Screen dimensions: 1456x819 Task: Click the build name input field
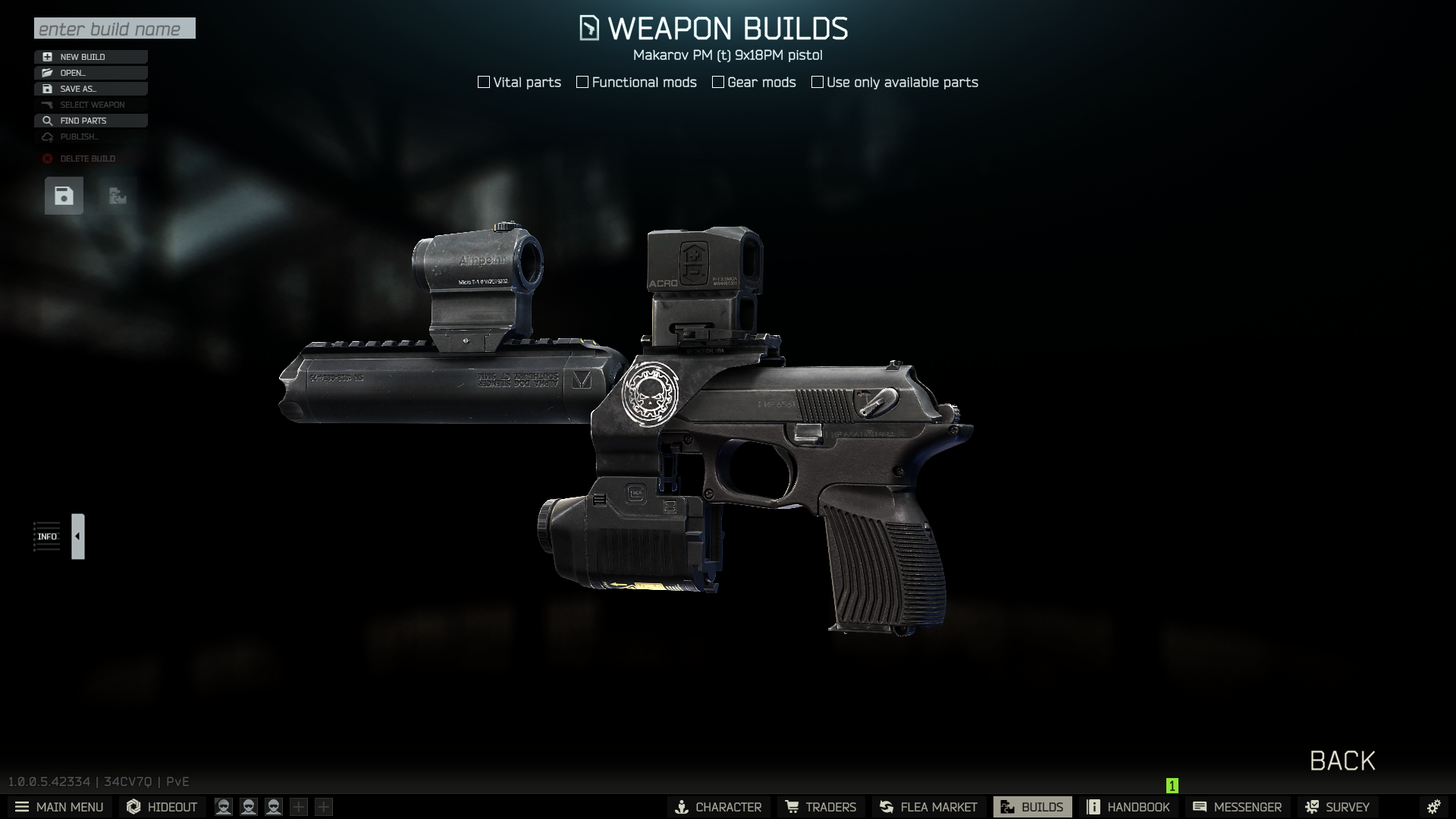[115, 29]
